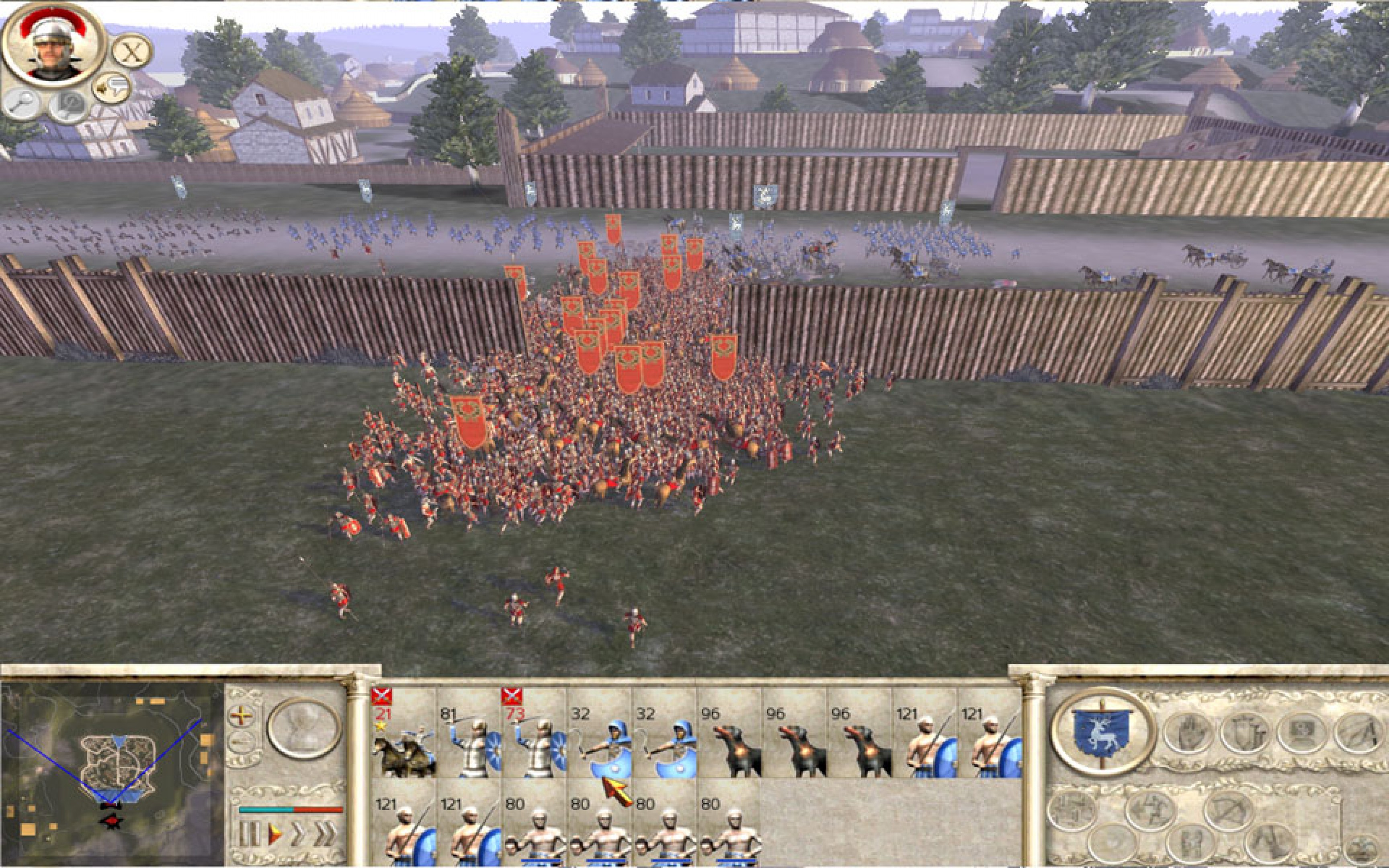Select the general's chariot unit card with 21 men
1389x868 pixels.
404,735
